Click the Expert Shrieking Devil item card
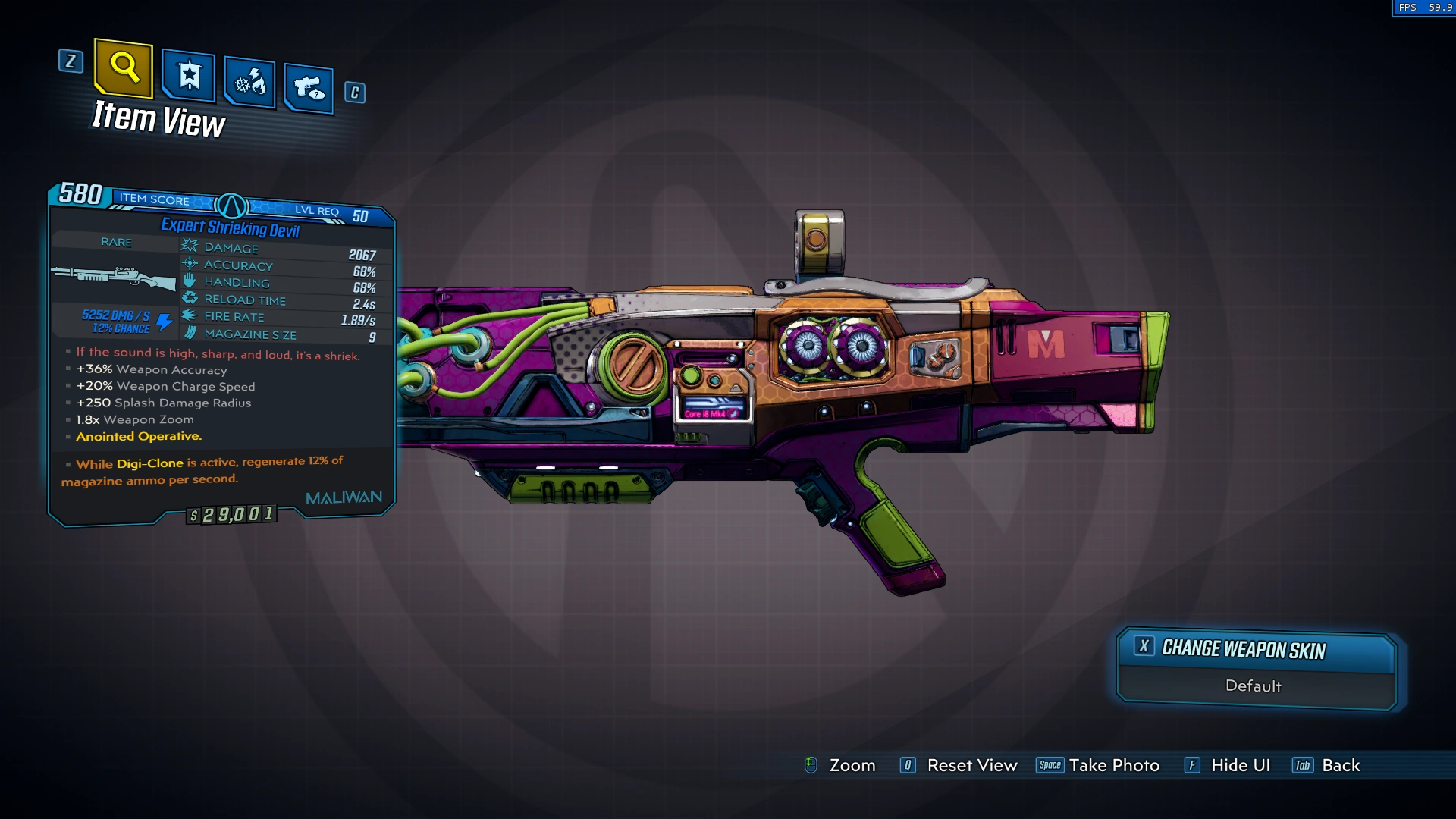 coord(221,356)
